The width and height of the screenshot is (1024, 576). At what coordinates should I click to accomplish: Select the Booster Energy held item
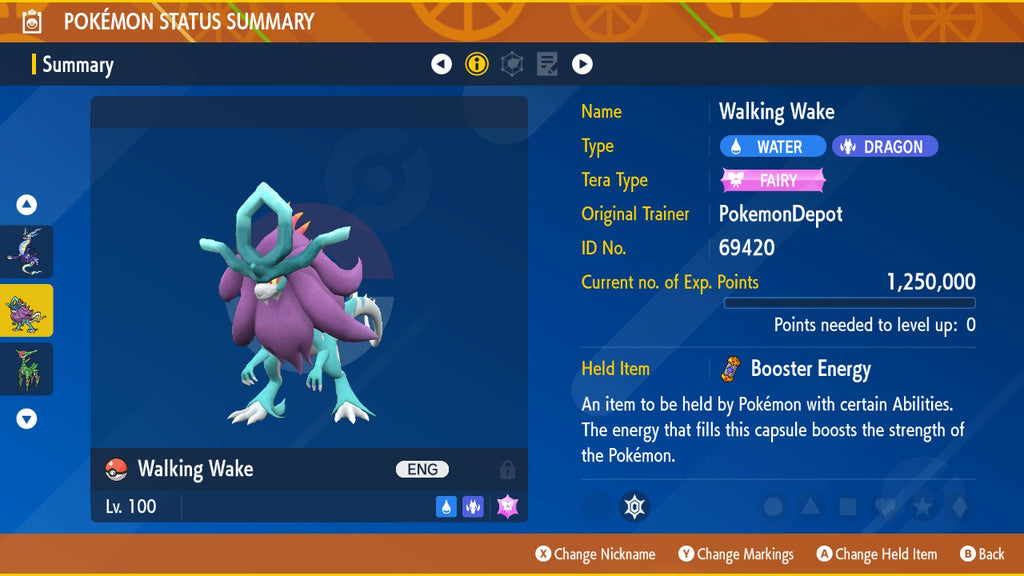tap(797, 369)
